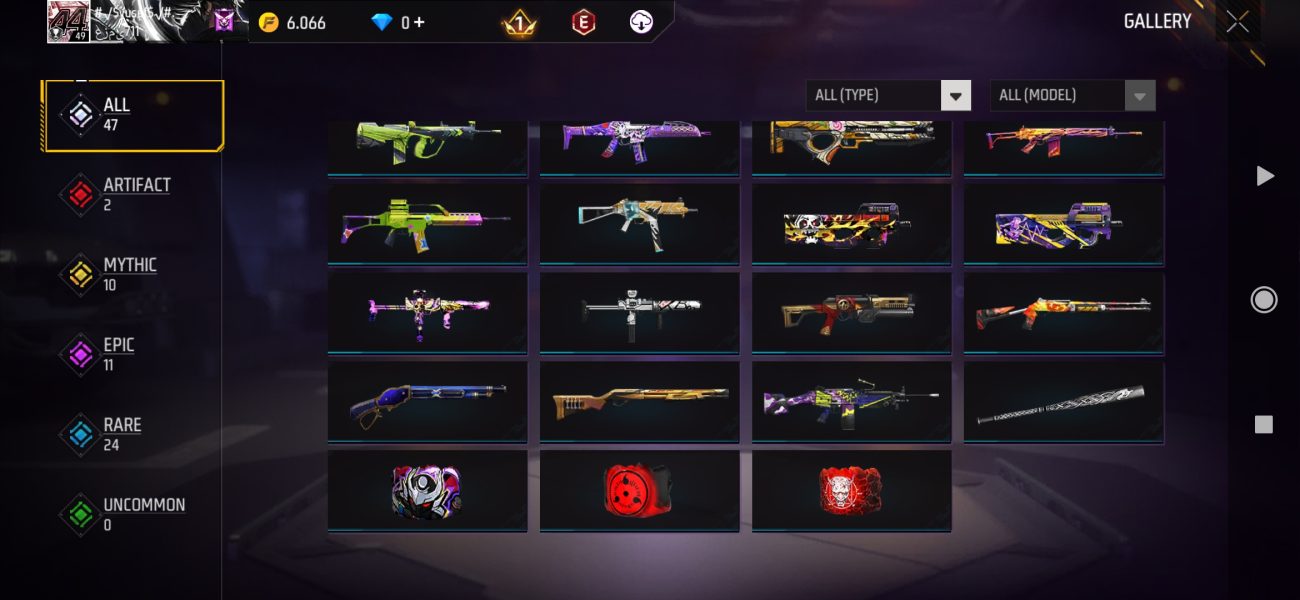This screenshot has width=1300, height=600.
Task: Choose the blue lever-action shotgun skin
Action: pyautogui.click(x=427, y=402)
